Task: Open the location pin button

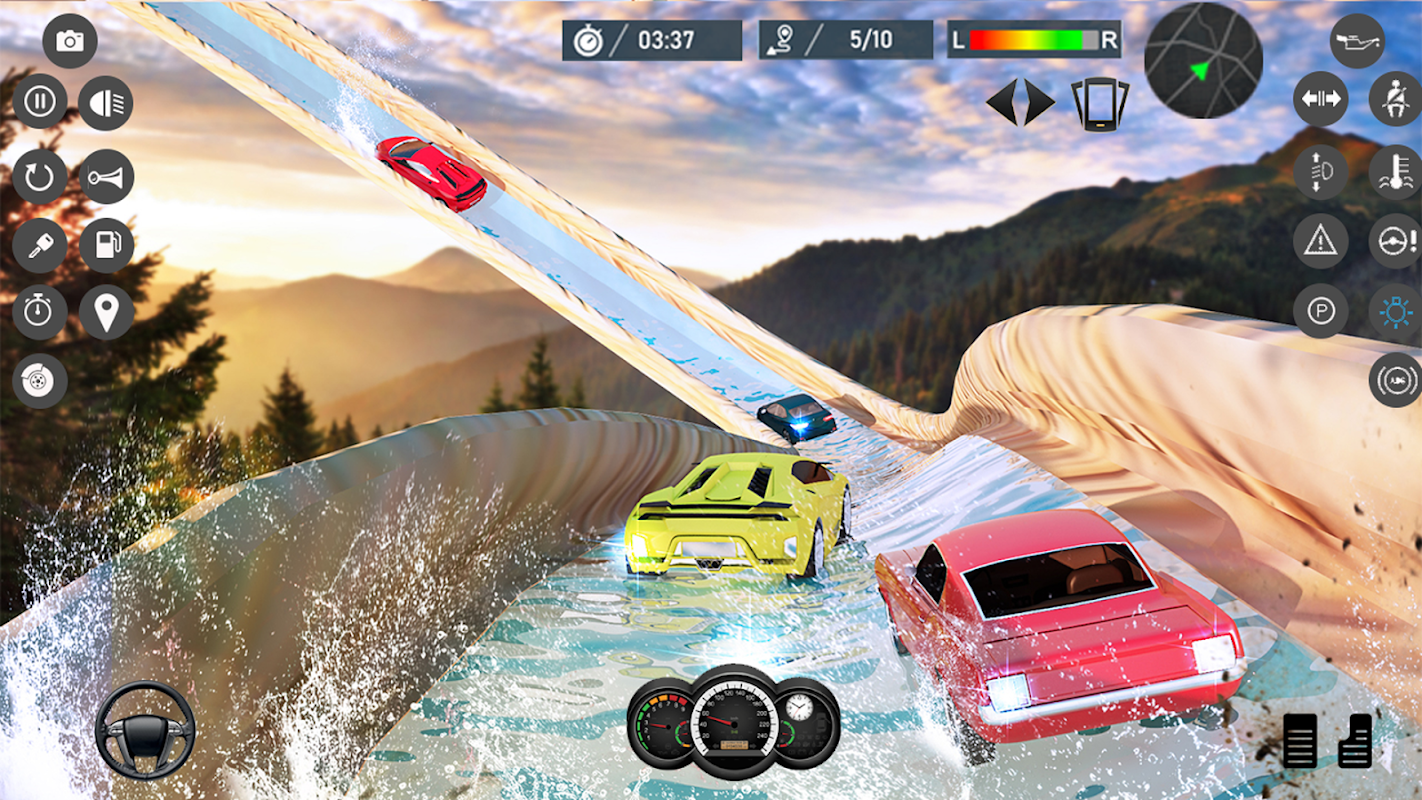Action: [x=106, y=312]
